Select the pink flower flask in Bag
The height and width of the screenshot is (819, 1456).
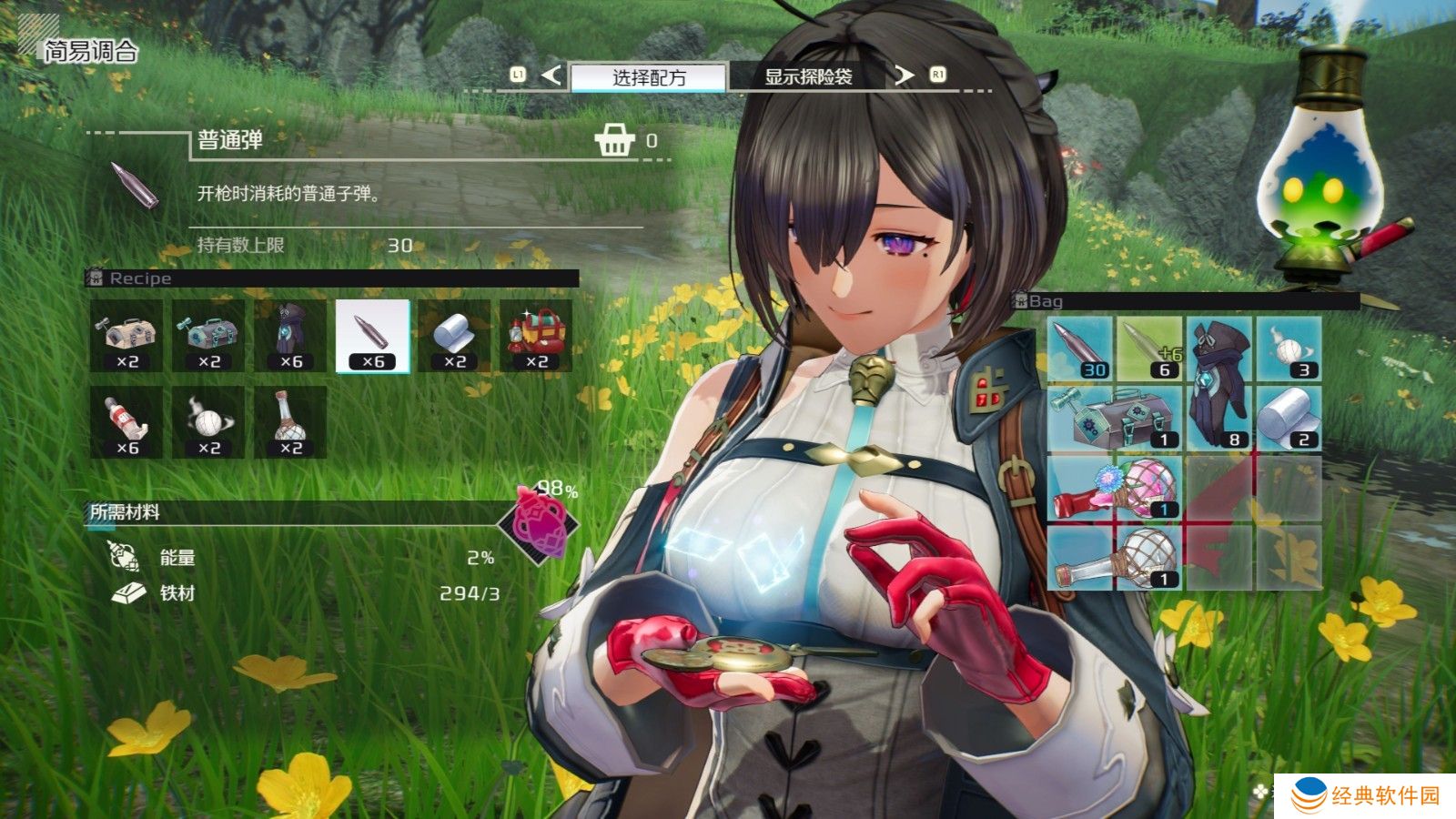1115,489
